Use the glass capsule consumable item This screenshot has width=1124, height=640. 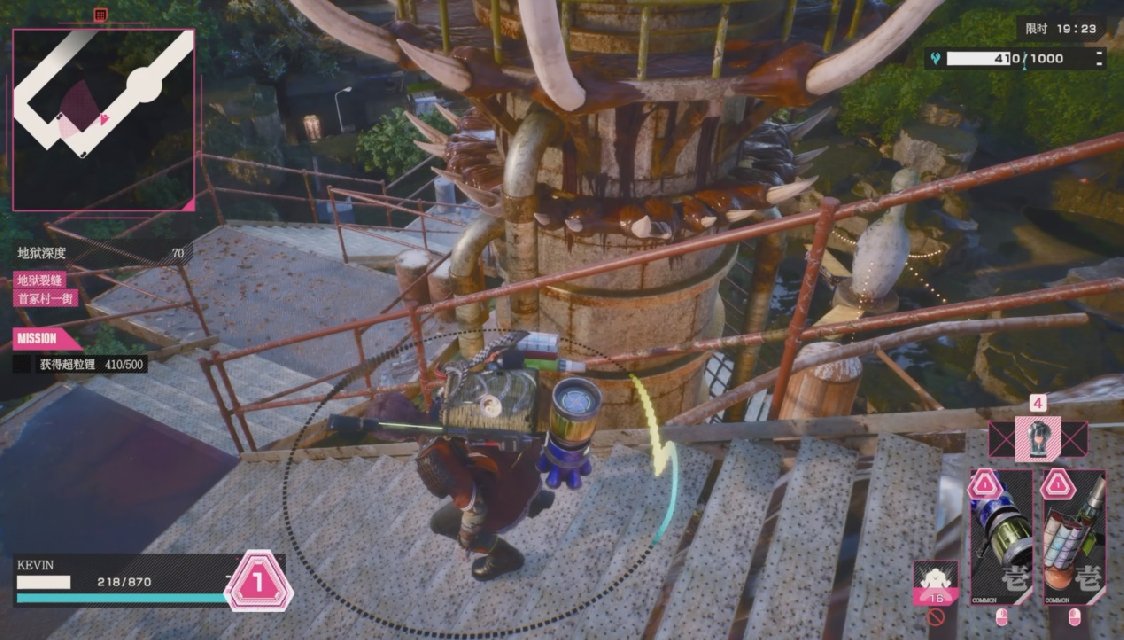[1037, 438]
